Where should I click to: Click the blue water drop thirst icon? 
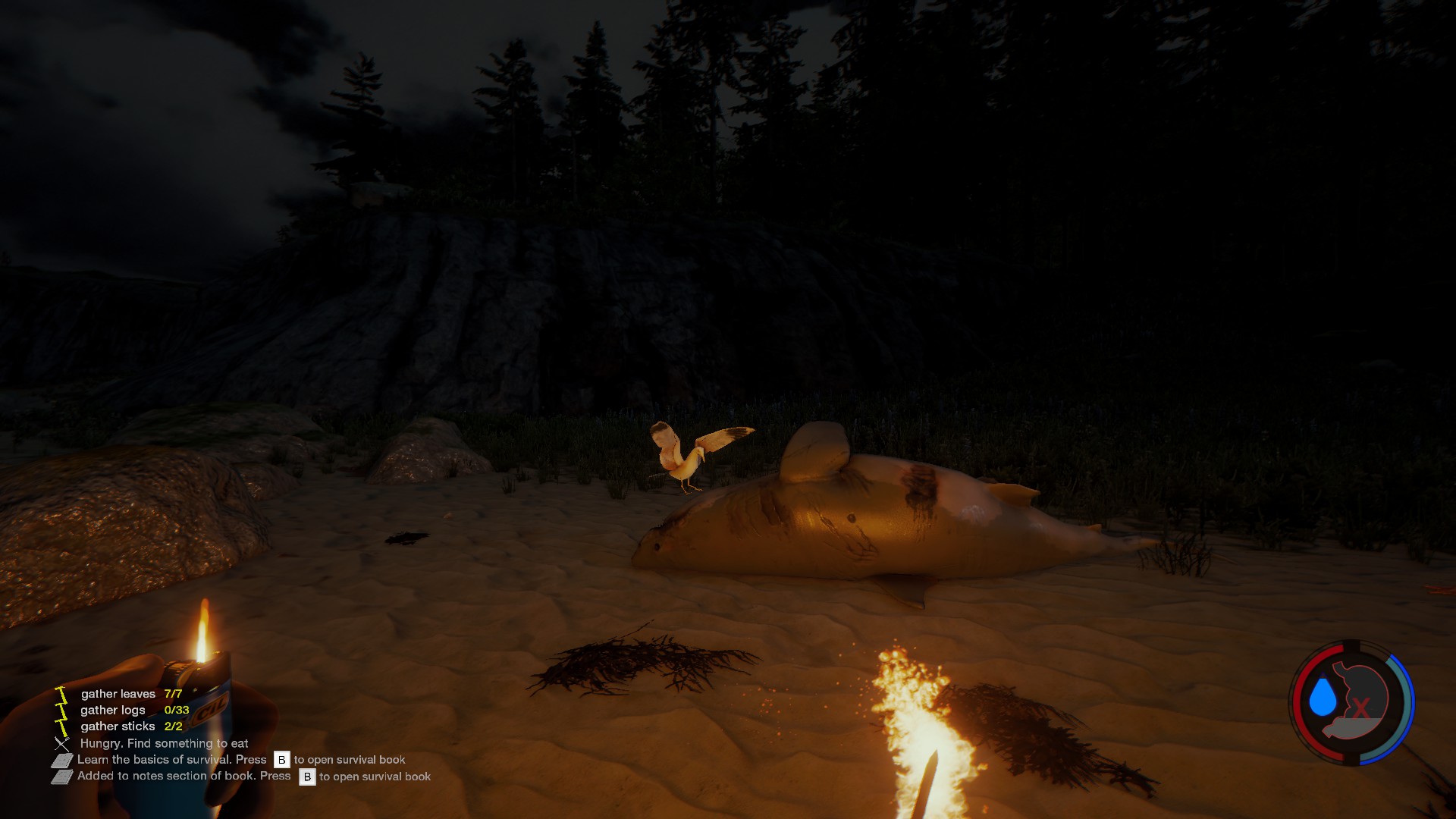point(1323,696)
